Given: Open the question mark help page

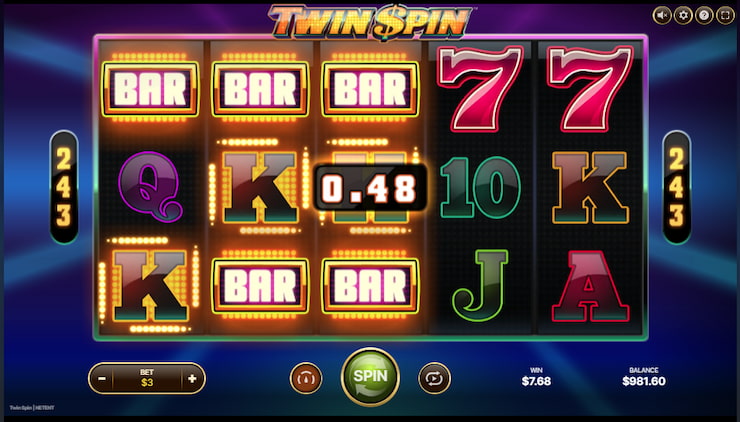Looking at the screenshot, I should [704, 15].
